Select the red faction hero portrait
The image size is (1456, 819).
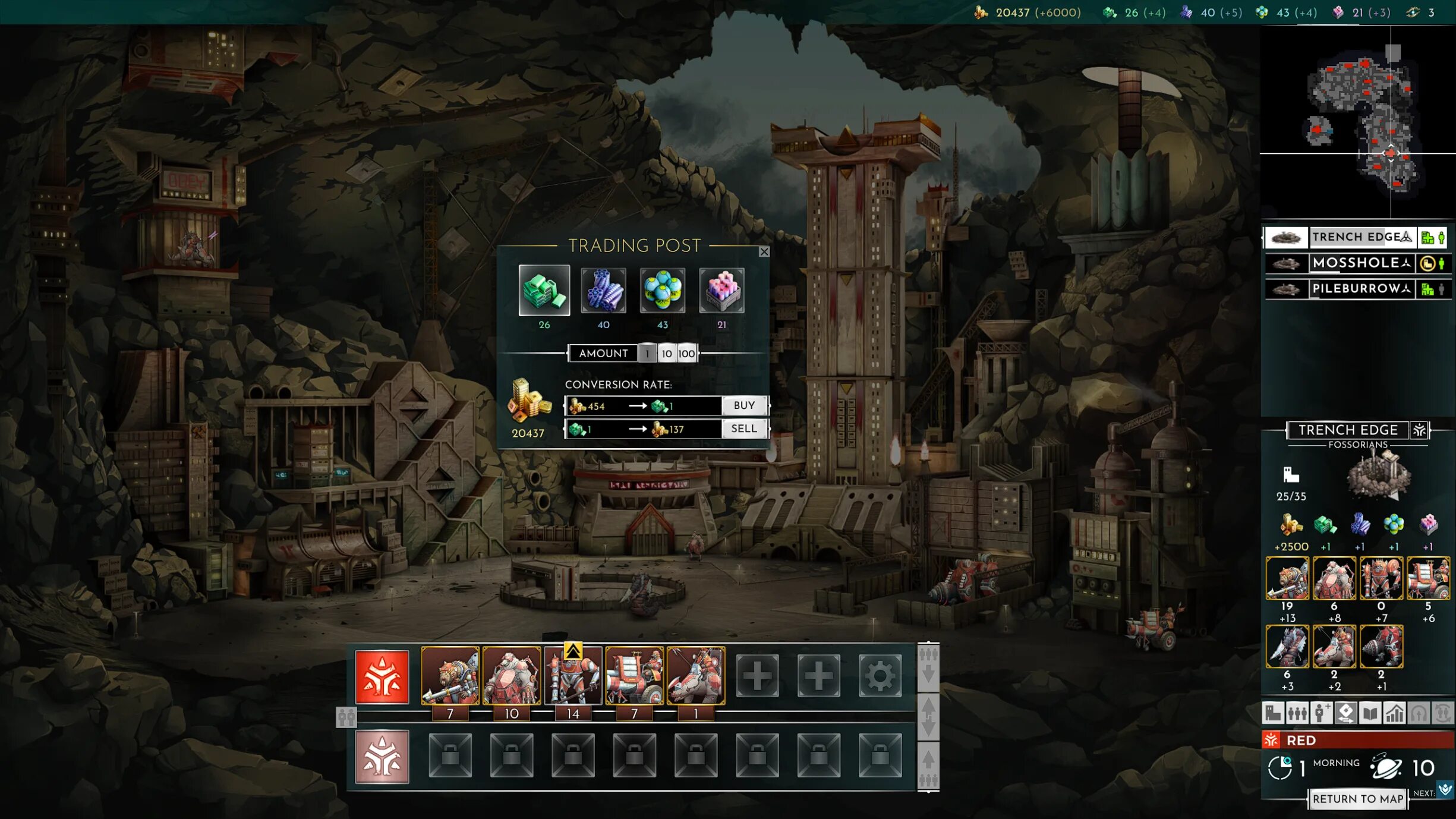382,677
